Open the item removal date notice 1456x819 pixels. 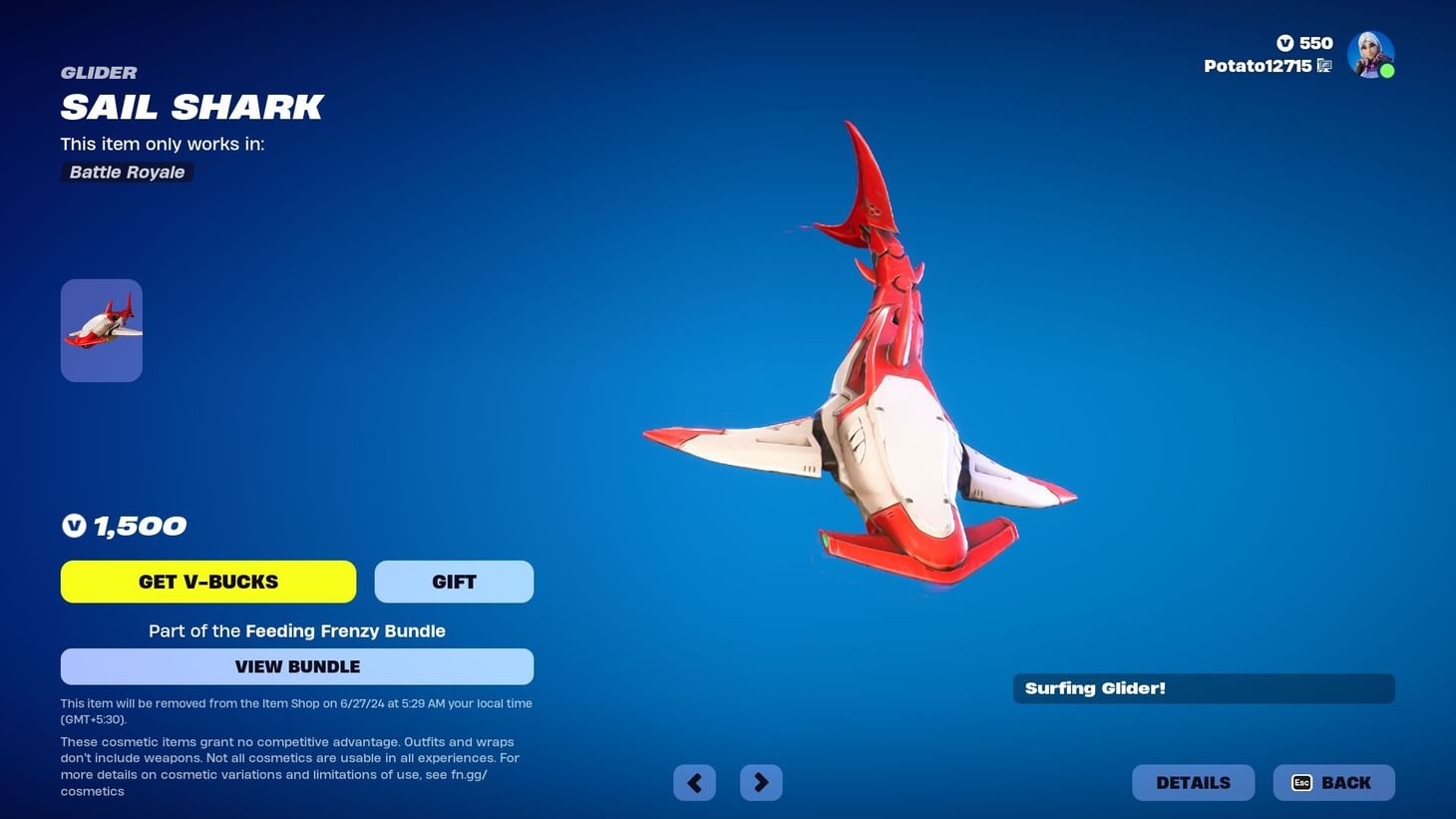296,710
